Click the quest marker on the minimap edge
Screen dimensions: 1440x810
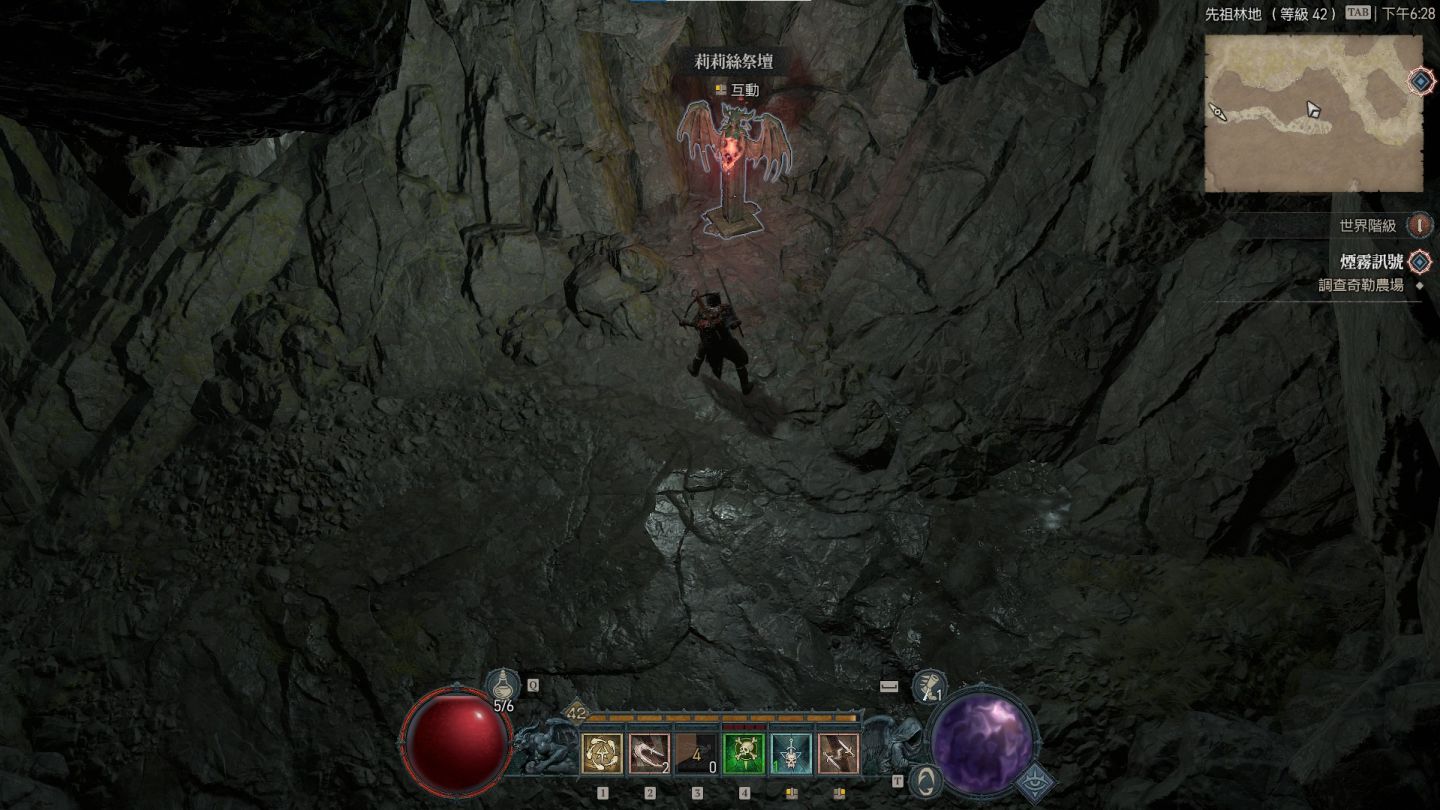[x=1421, y=81]
